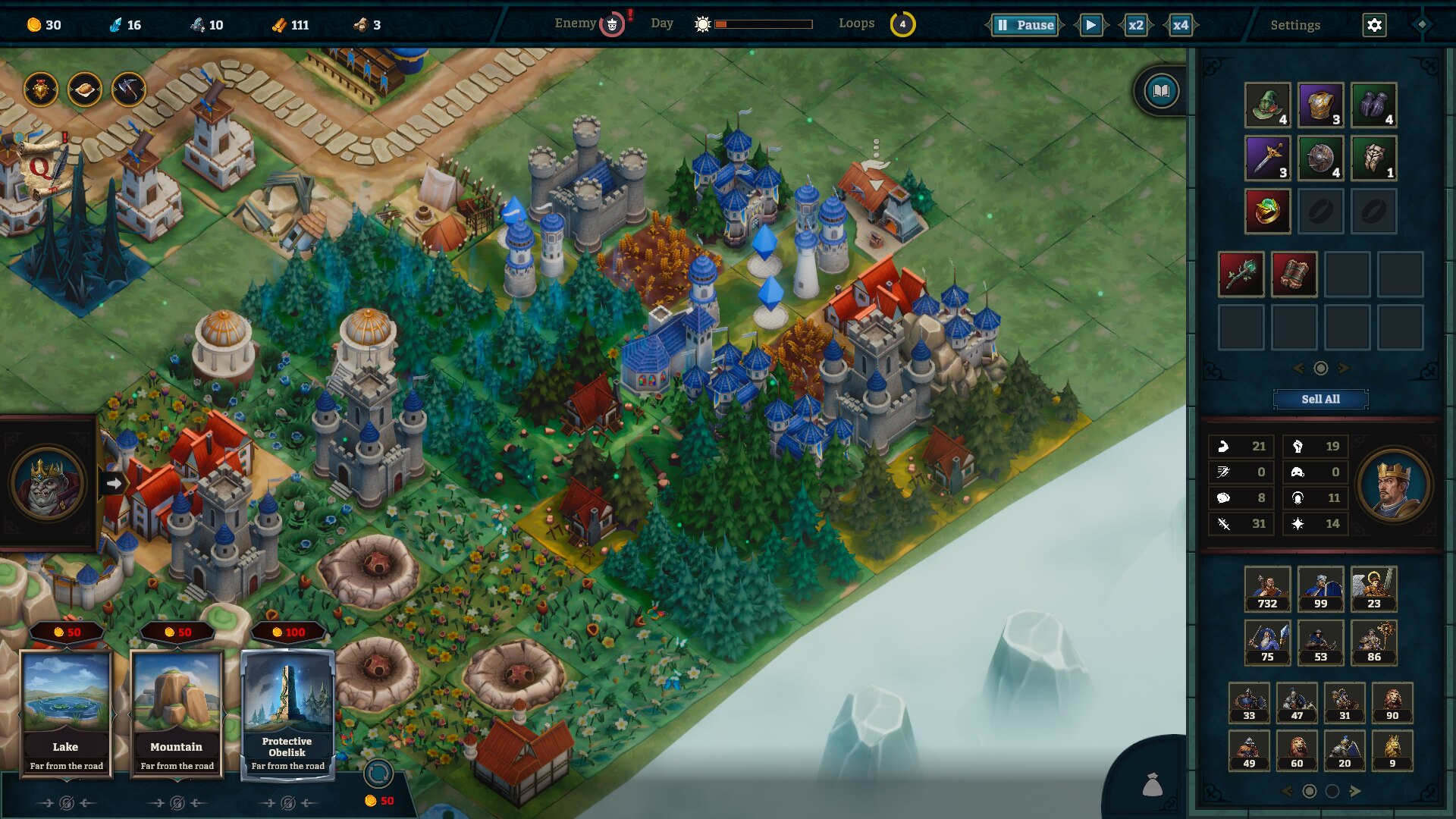Open the book codex button
Viewport: 1456px width, 819px height.
point(1161,92)
